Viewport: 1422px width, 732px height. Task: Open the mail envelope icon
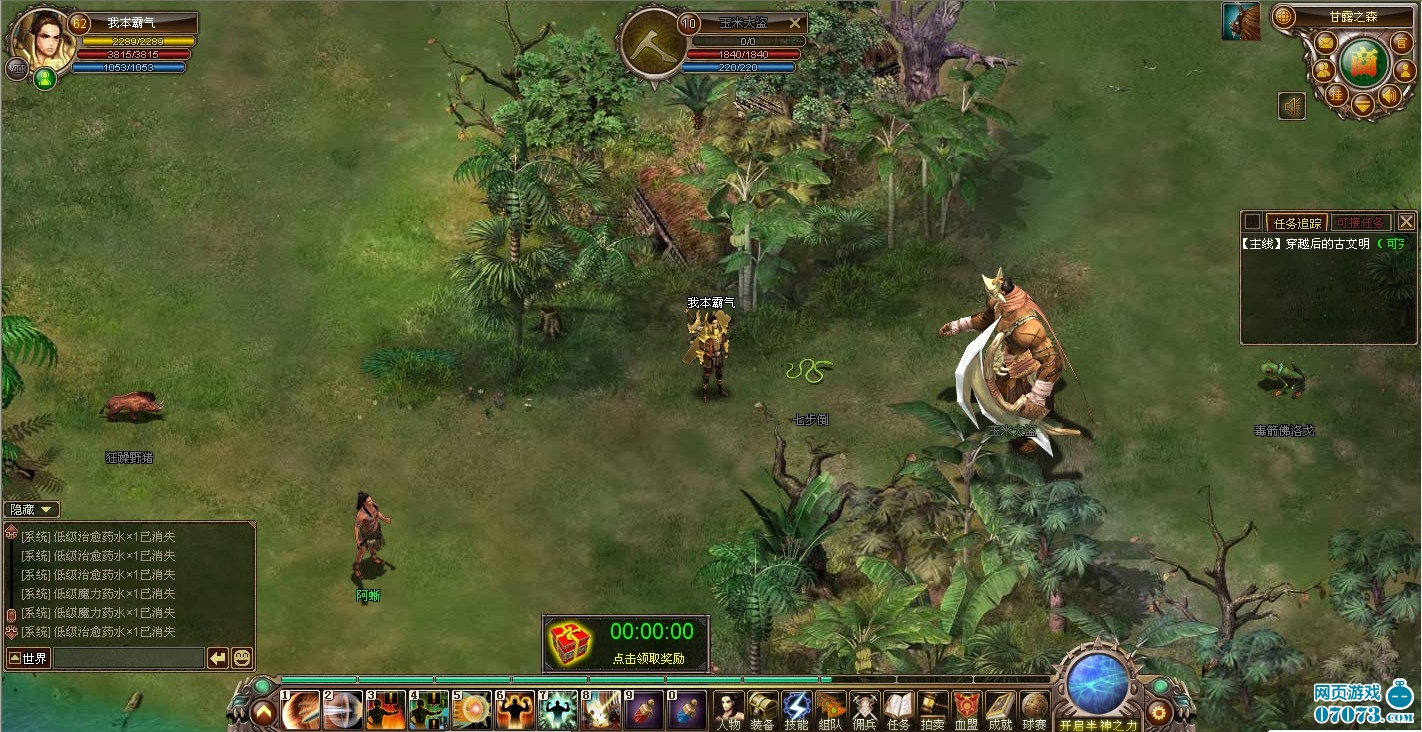1325,43
